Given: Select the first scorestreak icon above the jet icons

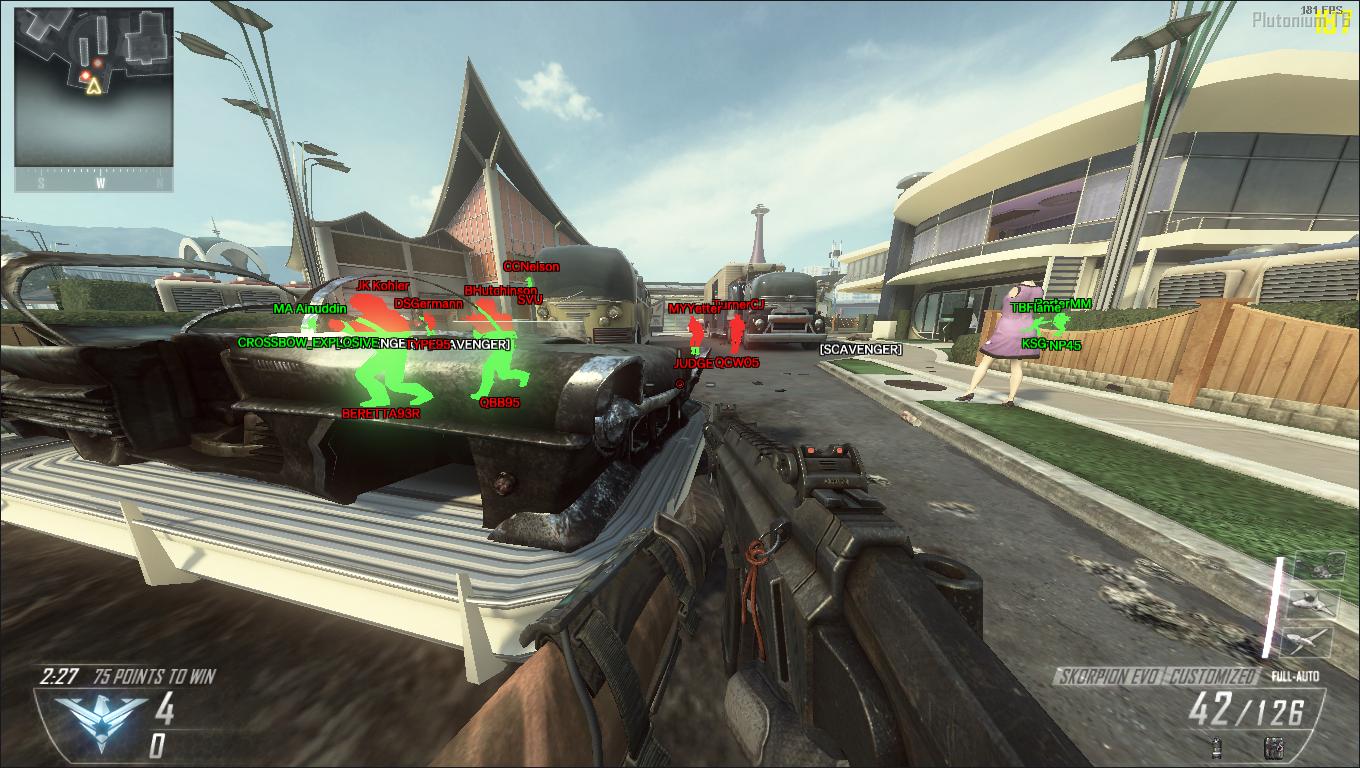Looking at the screenshot, I should (1320, 566).
